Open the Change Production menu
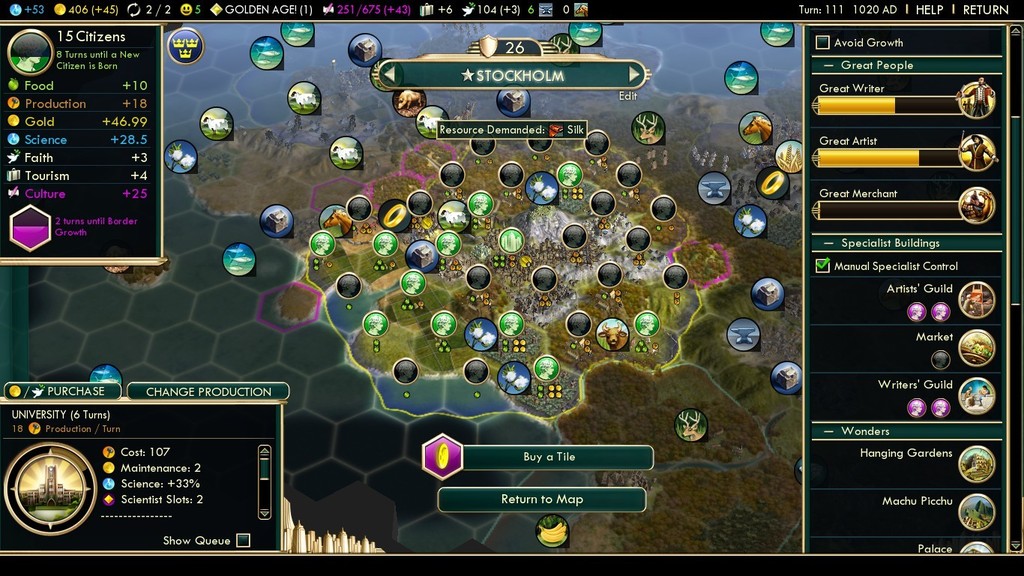 pyautogui.click(x=208, y=391)
